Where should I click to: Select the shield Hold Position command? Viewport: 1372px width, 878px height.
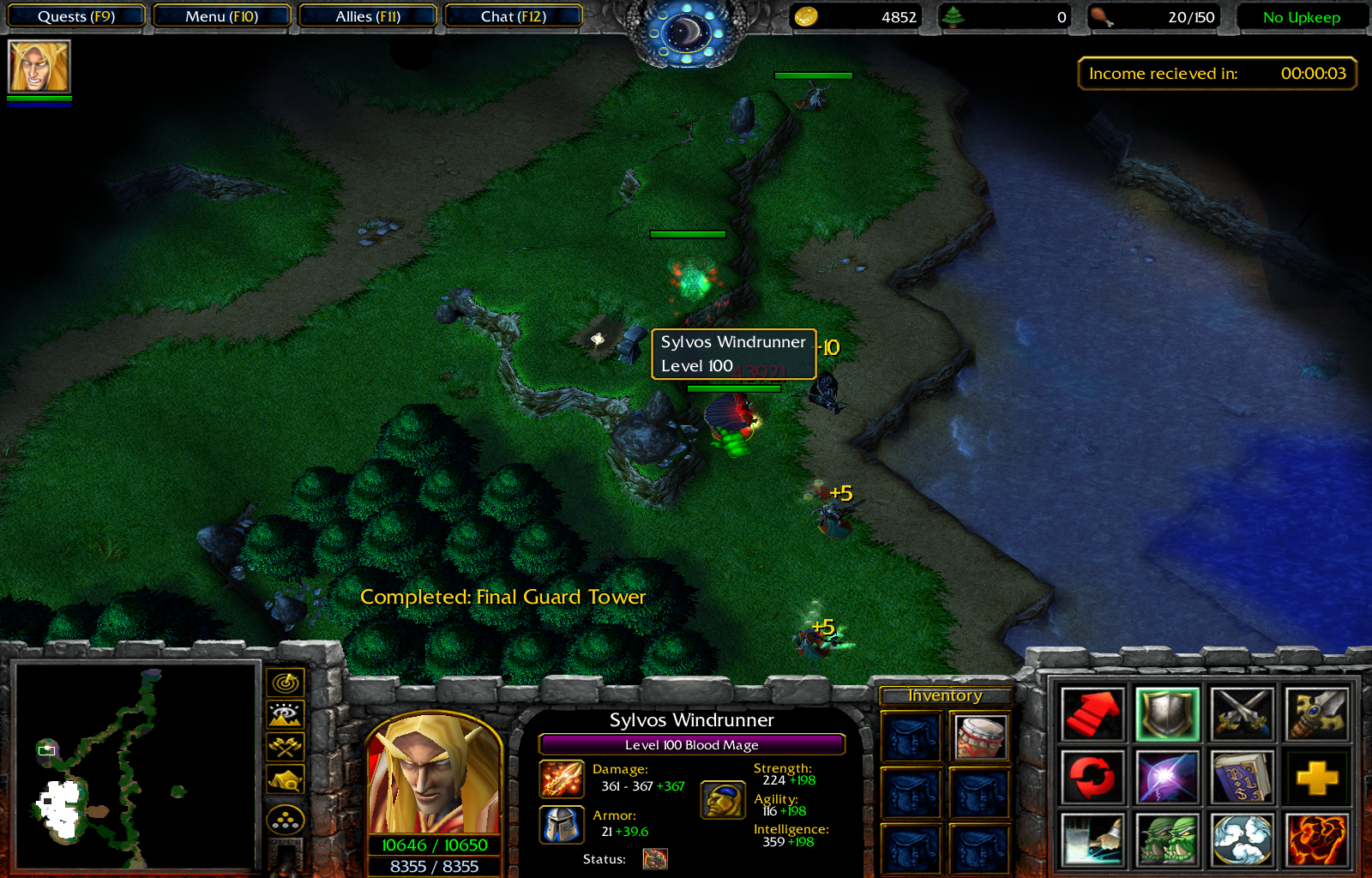click(1166, 713)
